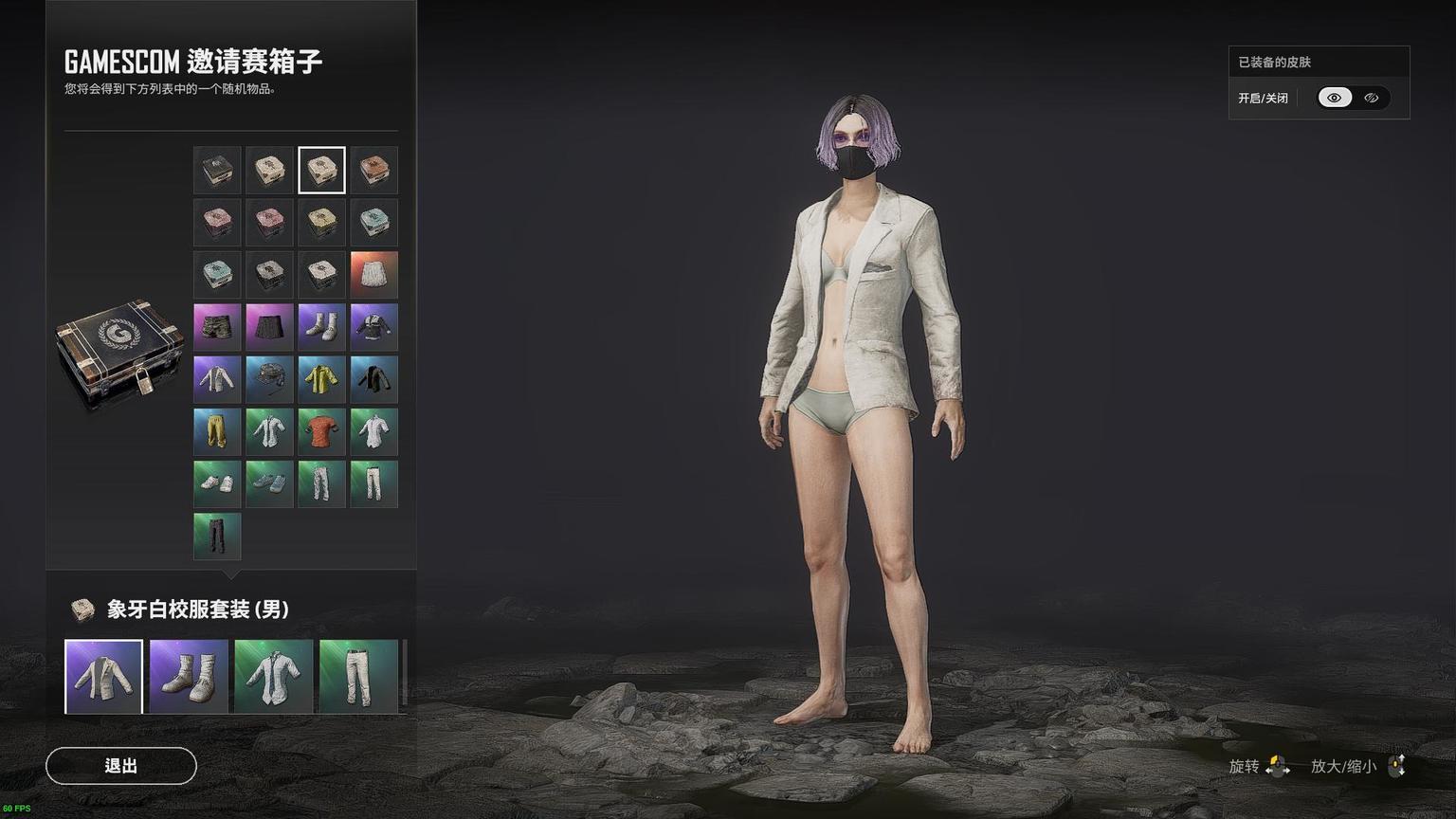Screen dimensions: 1456x819
Task: Preview the white blazer in the bottom set row
Action: coord(103,677)
